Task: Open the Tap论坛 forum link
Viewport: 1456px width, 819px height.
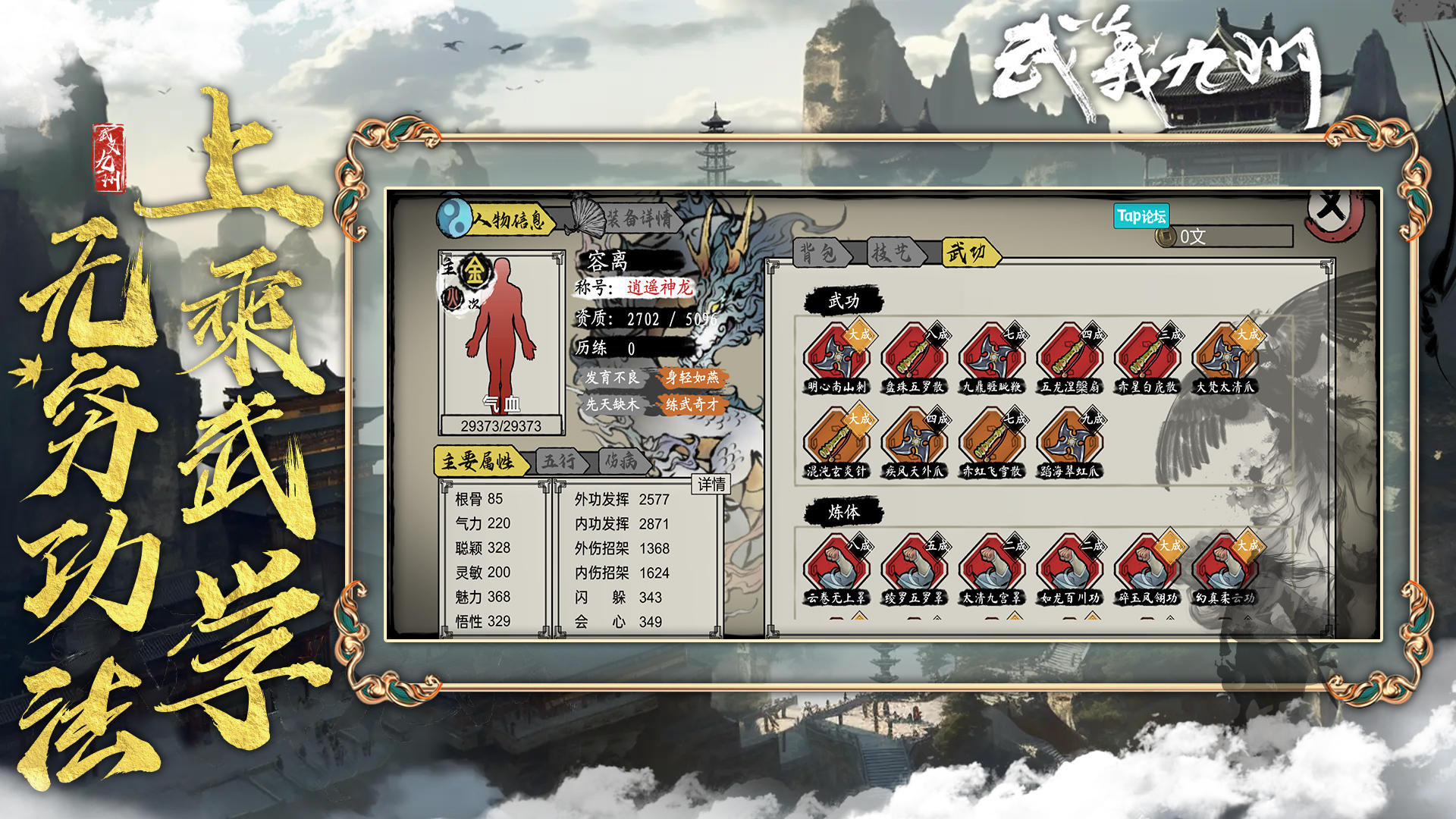Action: pos(1141,216)
